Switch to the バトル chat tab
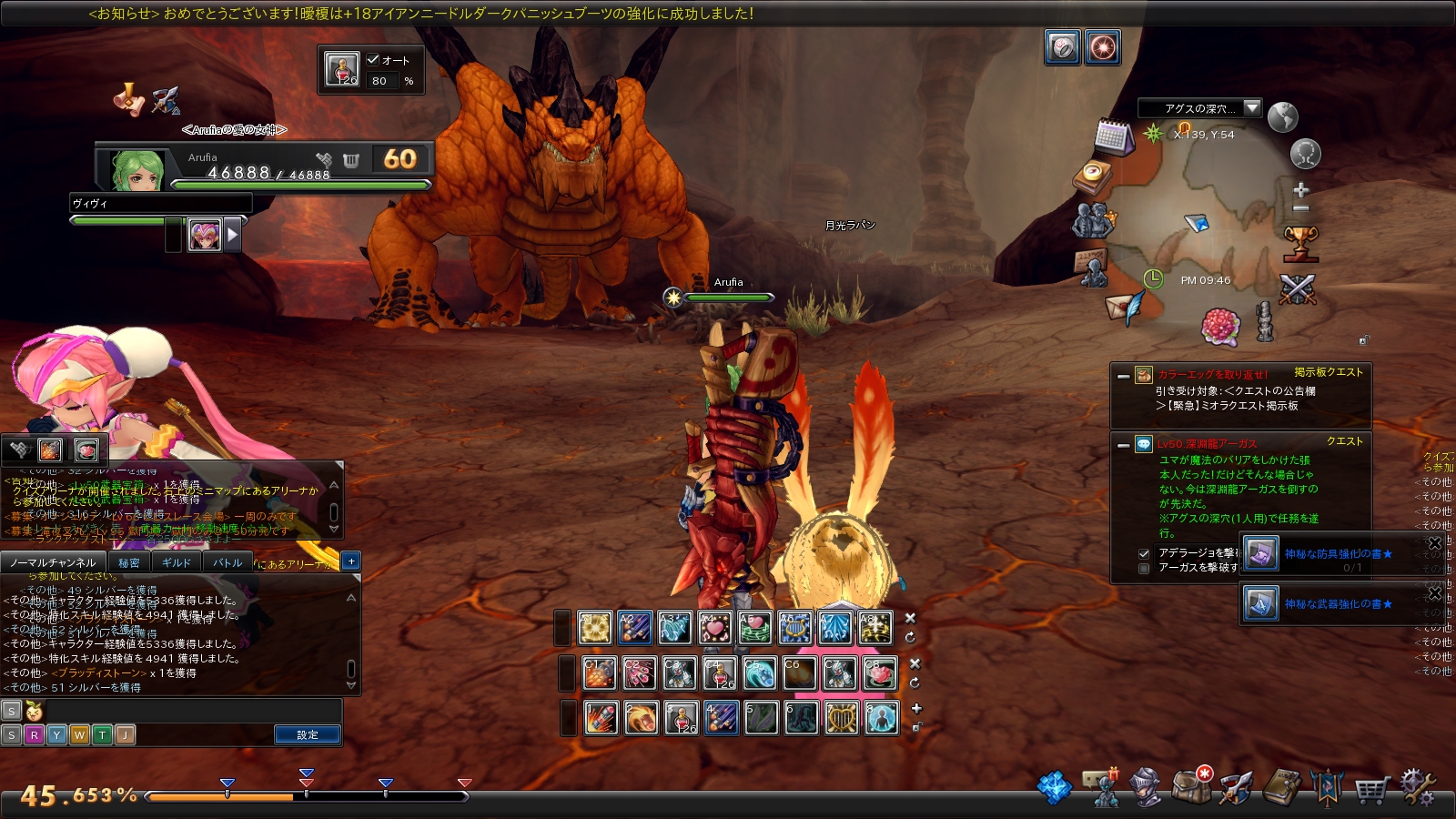The image size is (1456, 819). (227, 562)
